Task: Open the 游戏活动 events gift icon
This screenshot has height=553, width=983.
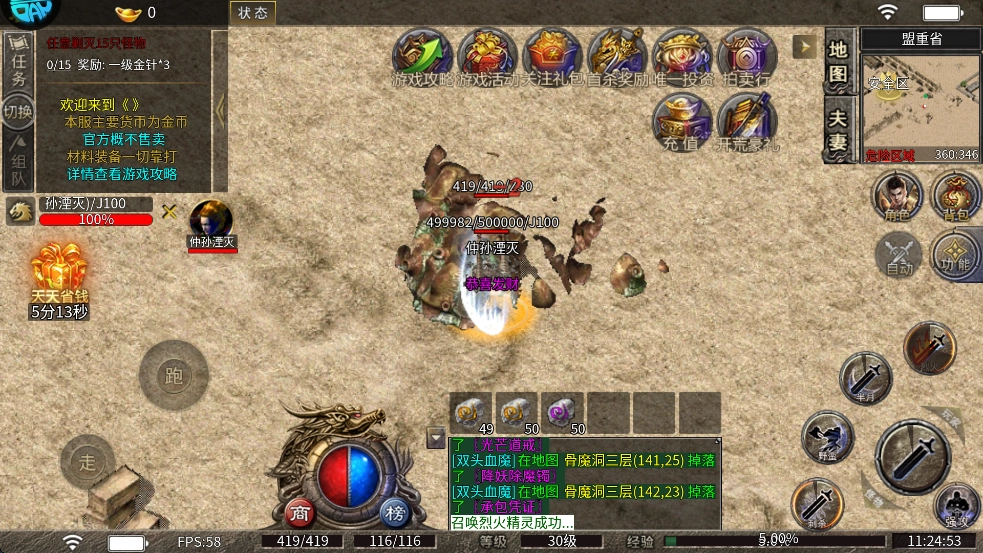Action: [487, 55]
